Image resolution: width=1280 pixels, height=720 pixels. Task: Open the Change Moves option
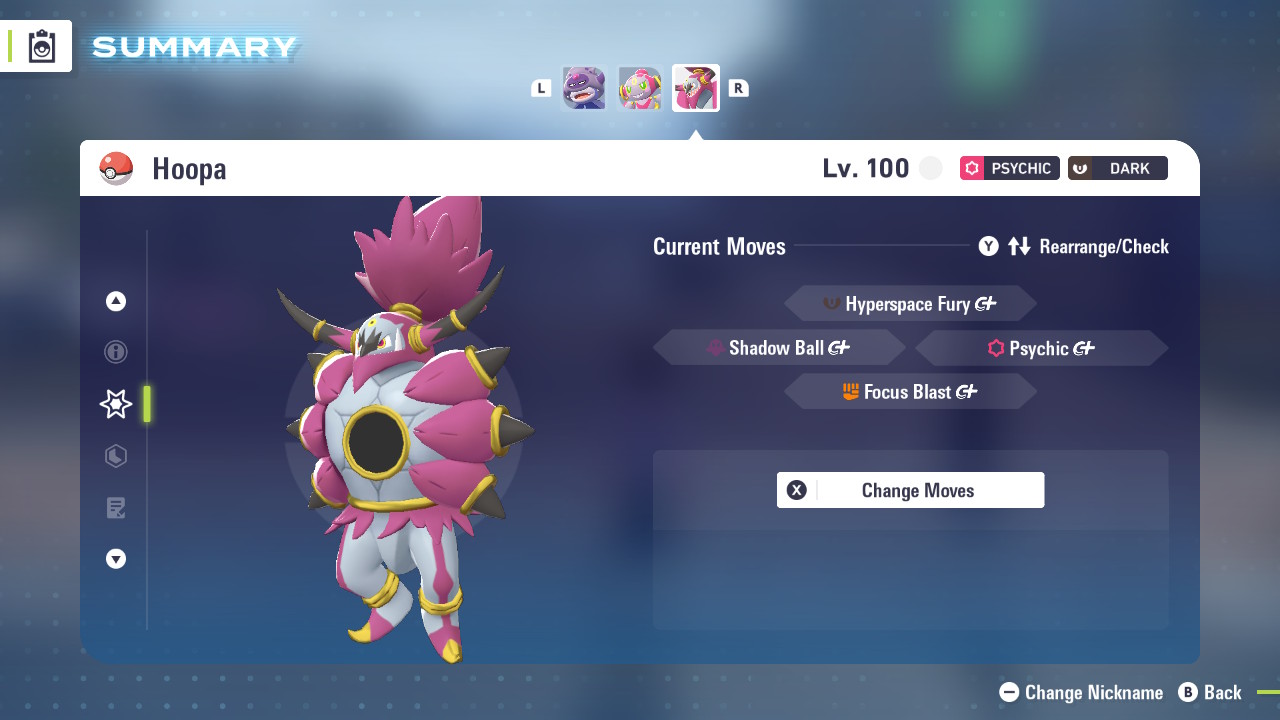coord(910,490)
